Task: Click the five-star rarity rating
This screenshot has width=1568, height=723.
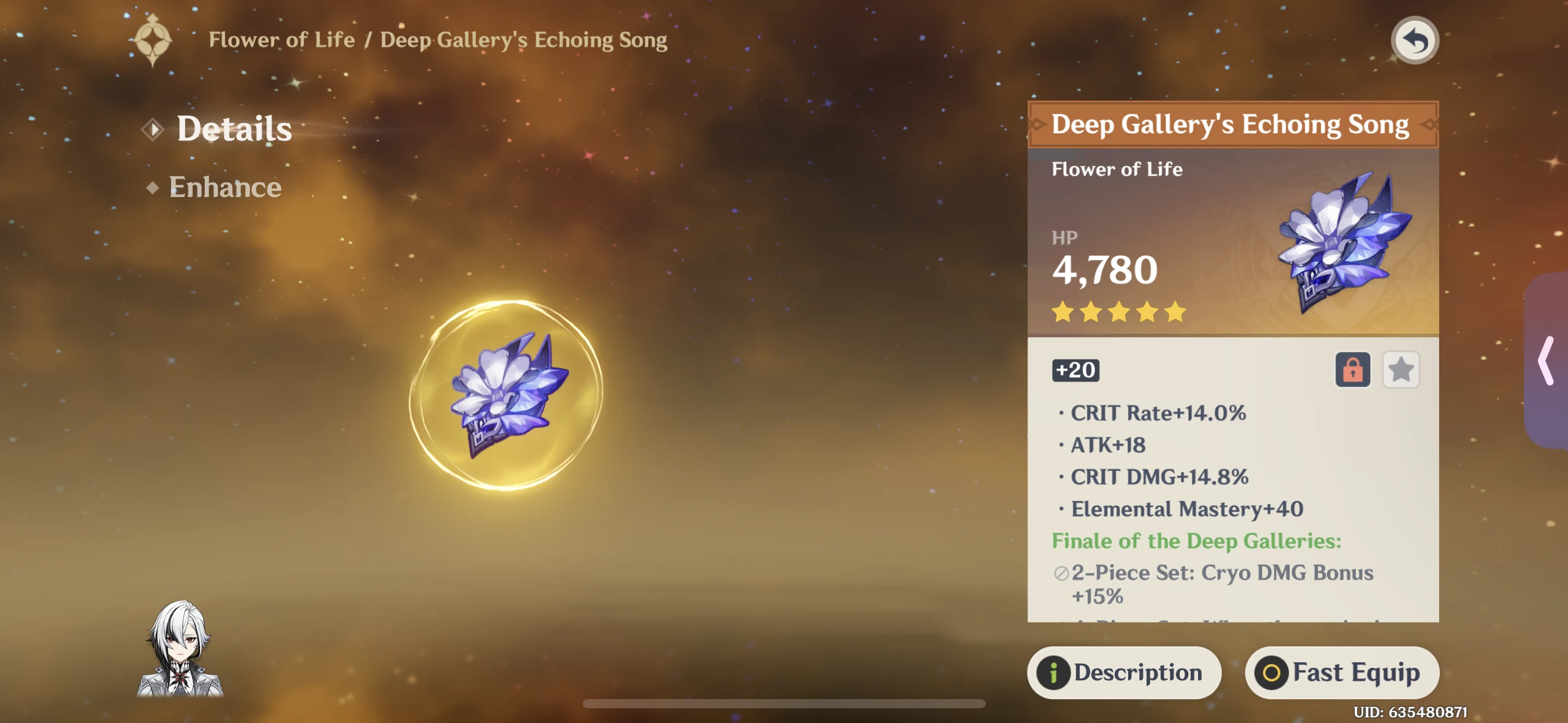Action: click(x=1118, y=313)
